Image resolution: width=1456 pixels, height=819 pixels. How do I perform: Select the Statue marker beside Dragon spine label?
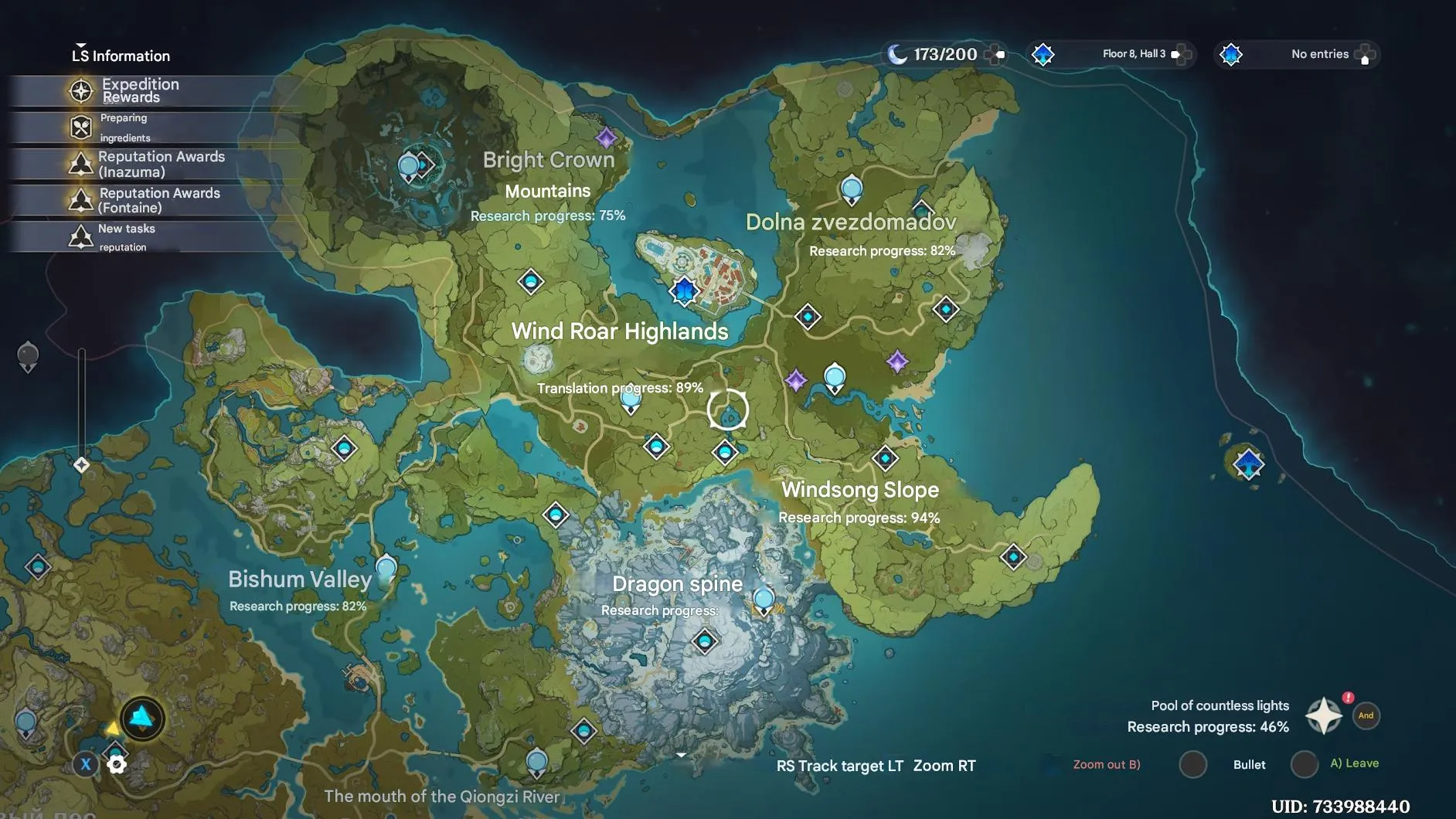tap(764, 600)
